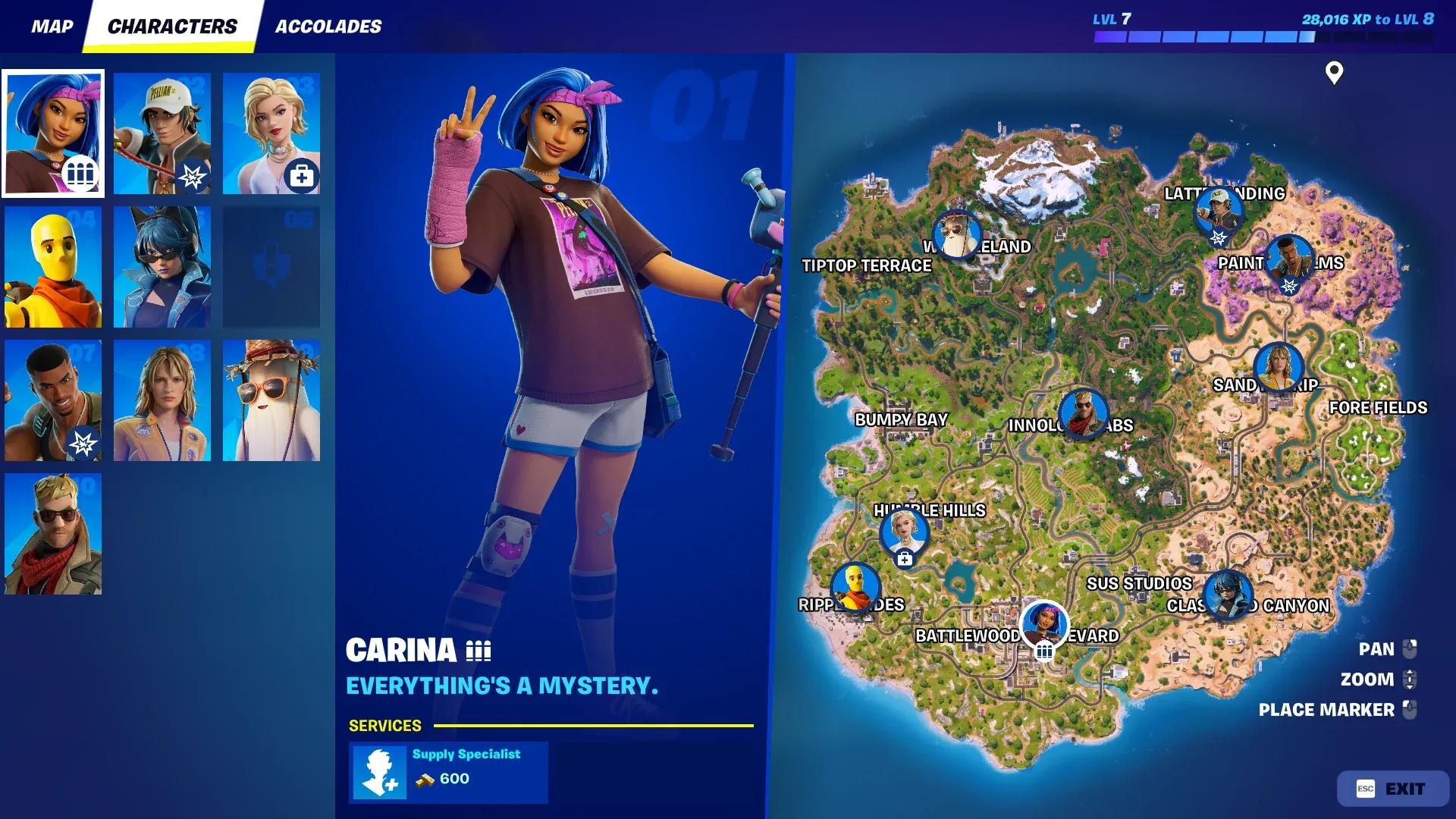Click the gold bar icon showing 600 cost
The image size is (1456, 819).
click(426, 780)
